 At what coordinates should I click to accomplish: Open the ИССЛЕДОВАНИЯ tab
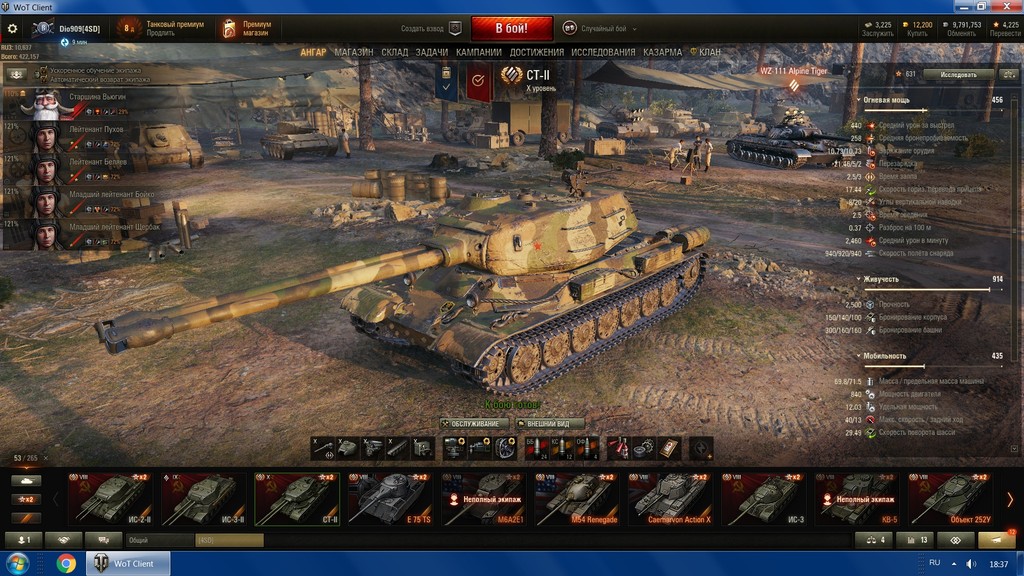[x=605, y=52]
